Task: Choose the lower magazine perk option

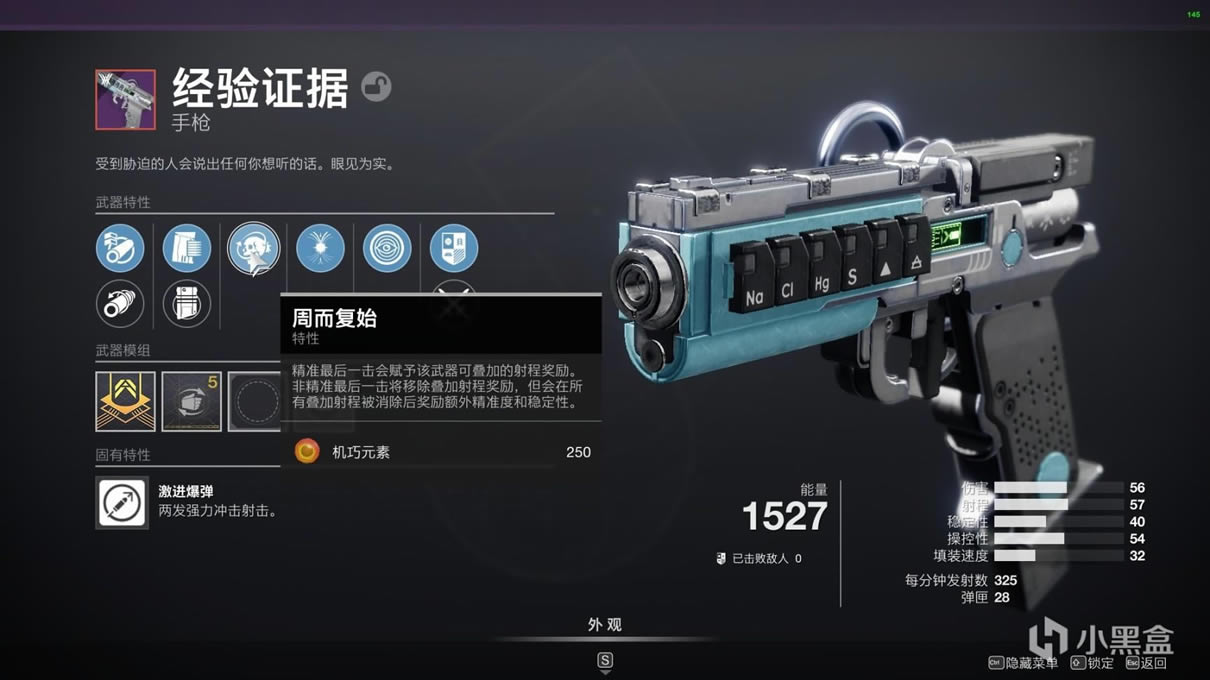Action: coord(187,303)
